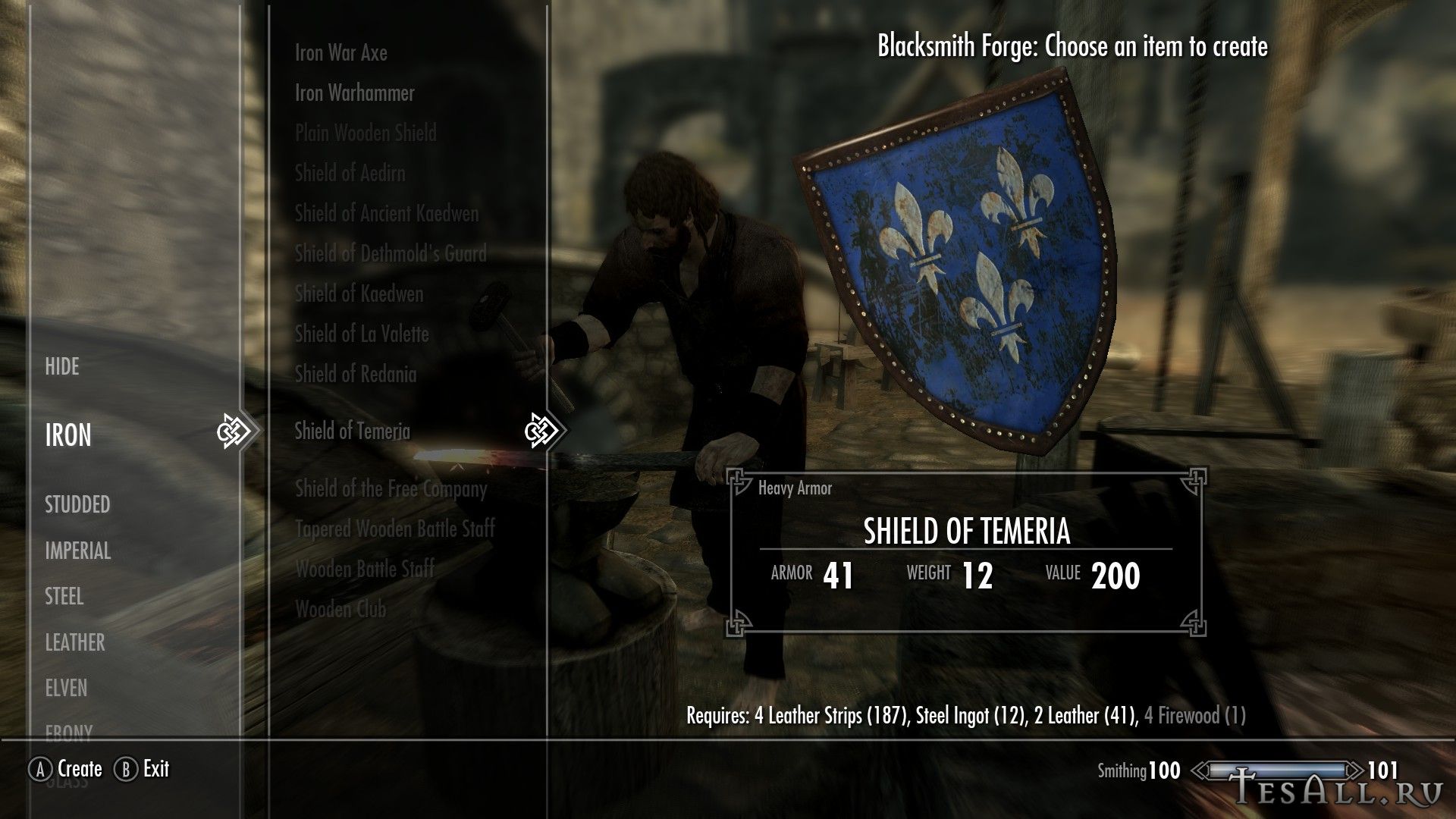This screenshot has height=819, width=1456.
Task: Switch to the Elven category
Action: click(66, 689)
